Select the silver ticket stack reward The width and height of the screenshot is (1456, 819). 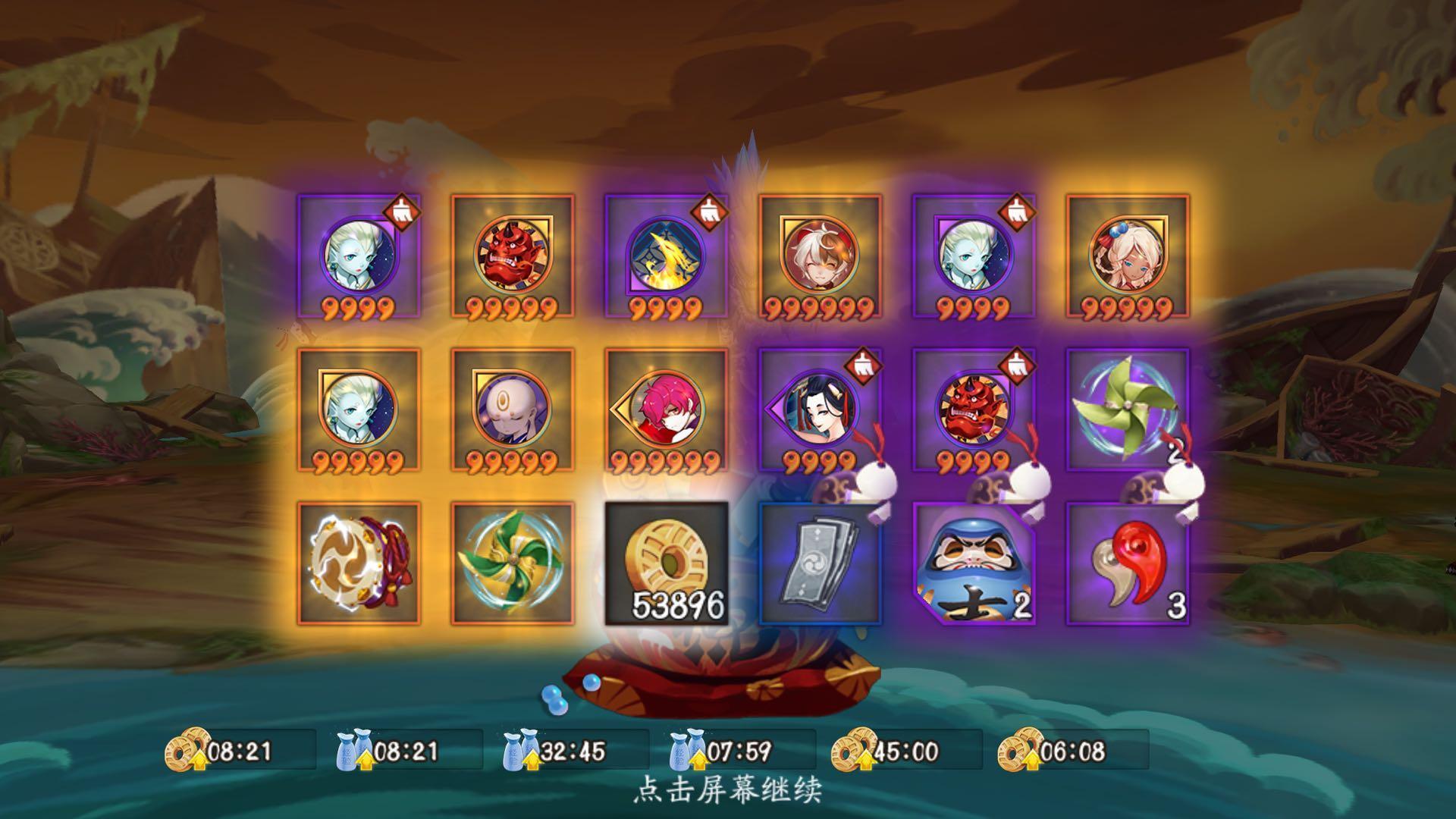tap(820, 563)
